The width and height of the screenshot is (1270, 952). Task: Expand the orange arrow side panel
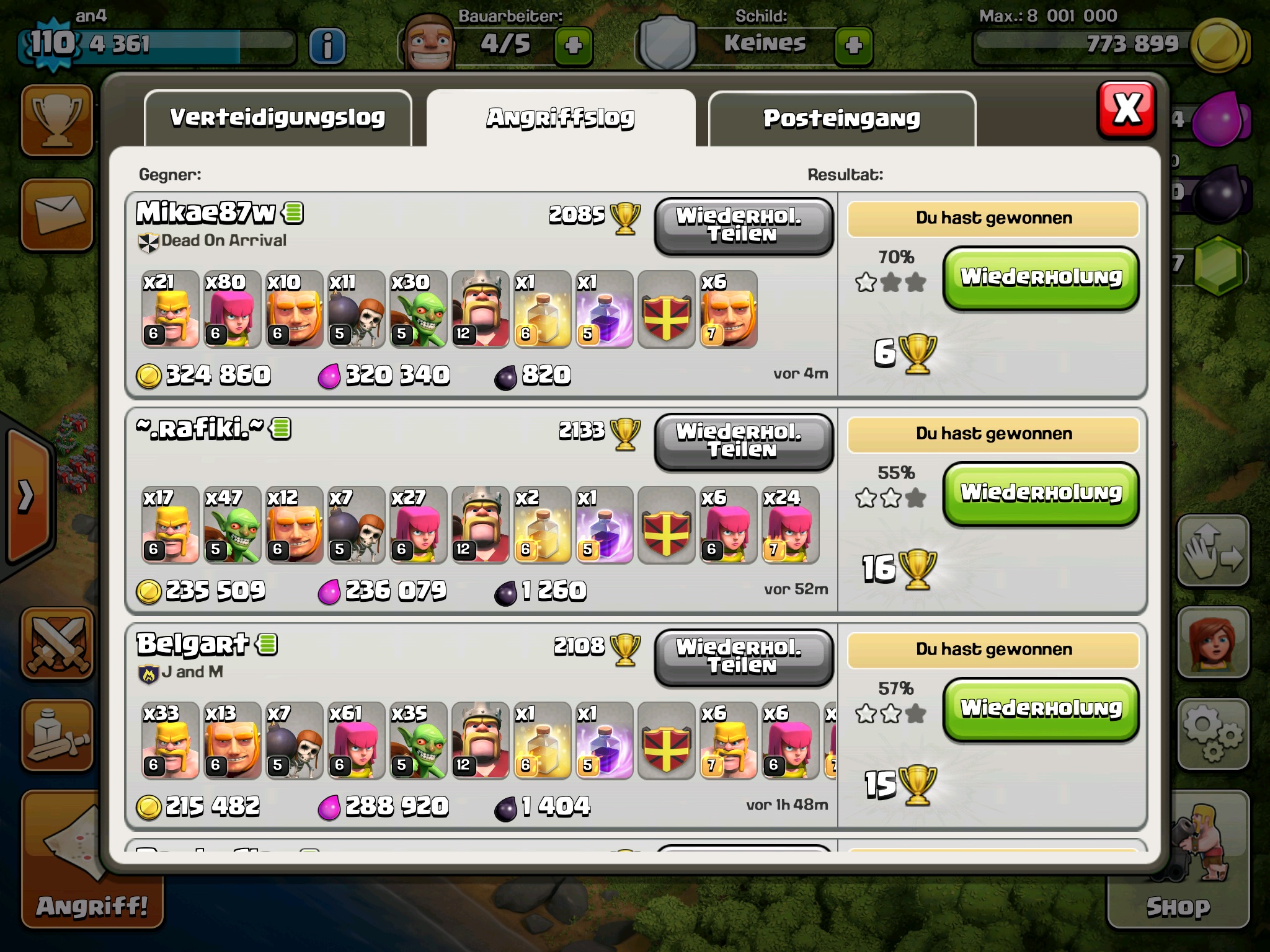[x=26, y=496]
